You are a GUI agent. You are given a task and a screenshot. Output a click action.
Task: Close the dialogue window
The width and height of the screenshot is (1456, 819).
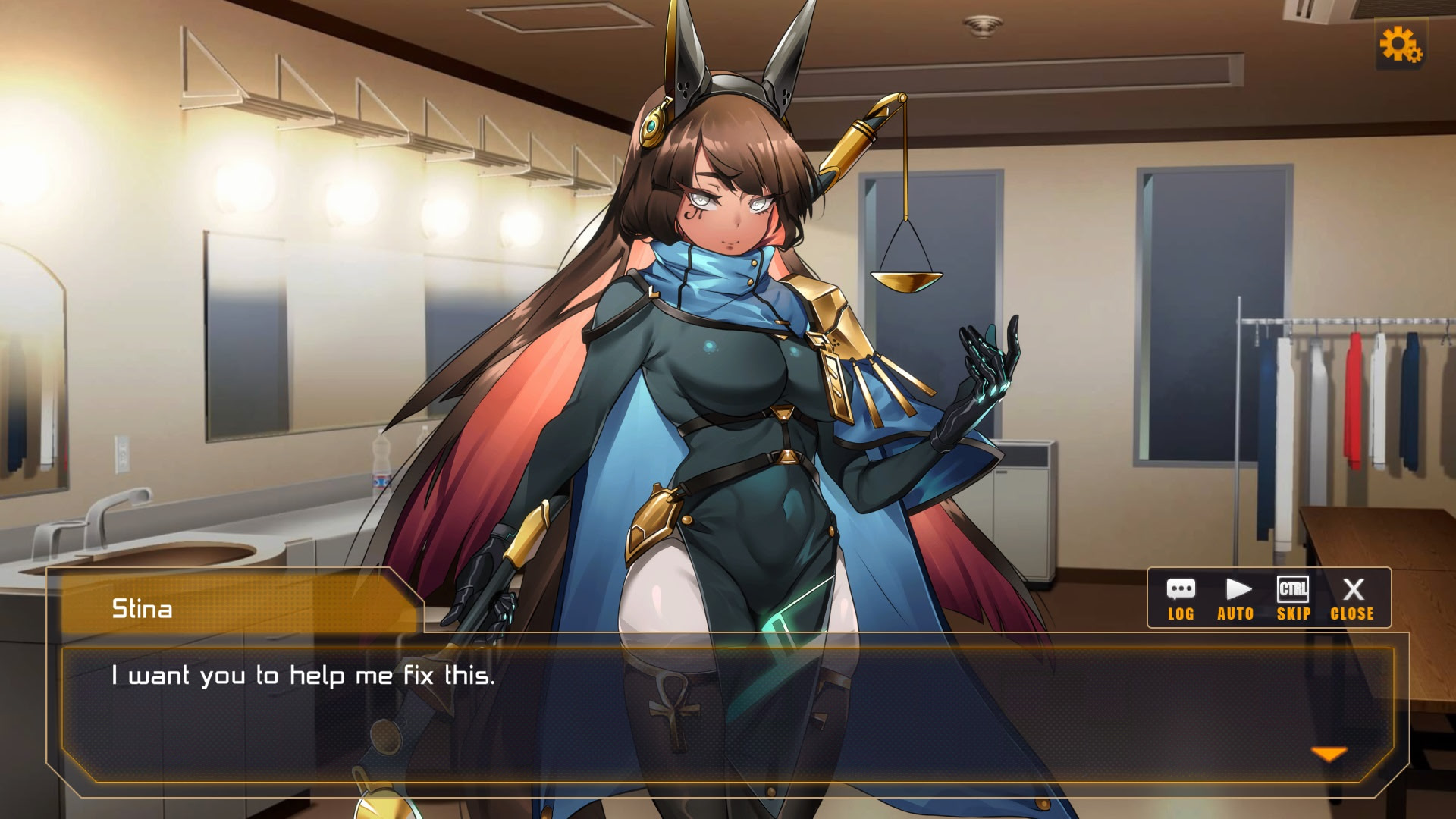(x=1352, y=598)
